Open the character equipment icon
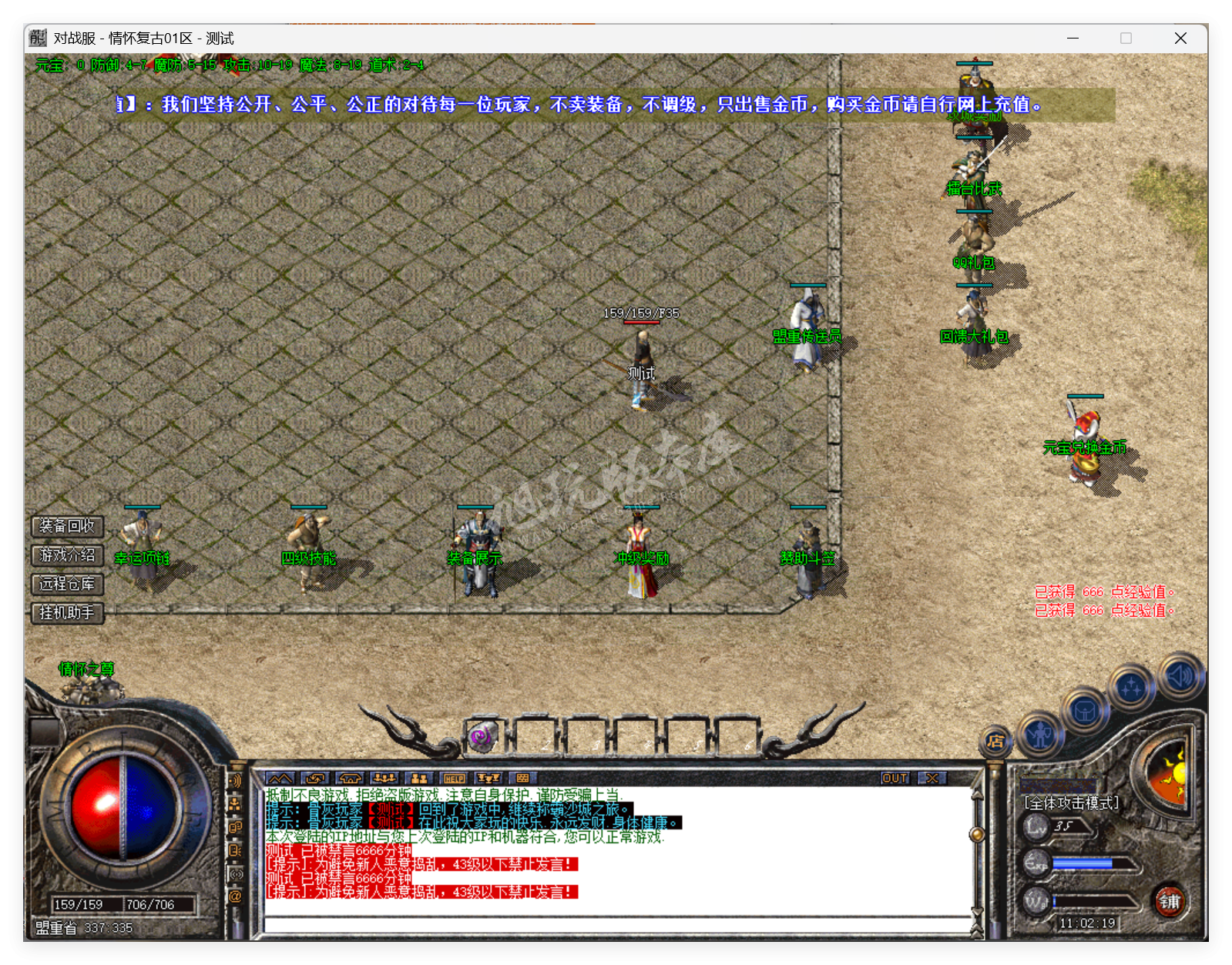The height and width of the screenshot is (965, 1232). (x=1040, y=735)
